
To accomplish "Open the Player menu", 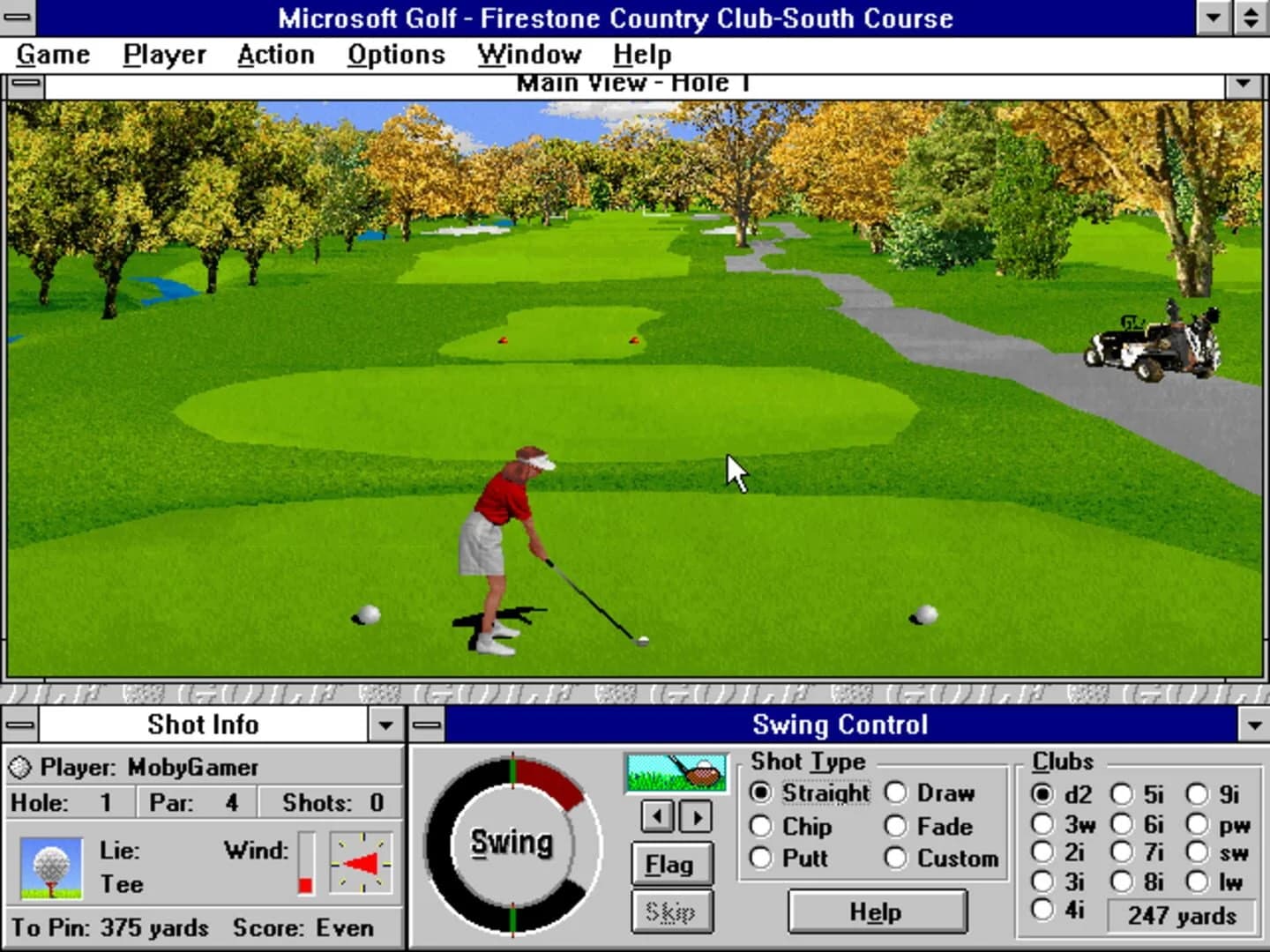I will tap(163, 54).
